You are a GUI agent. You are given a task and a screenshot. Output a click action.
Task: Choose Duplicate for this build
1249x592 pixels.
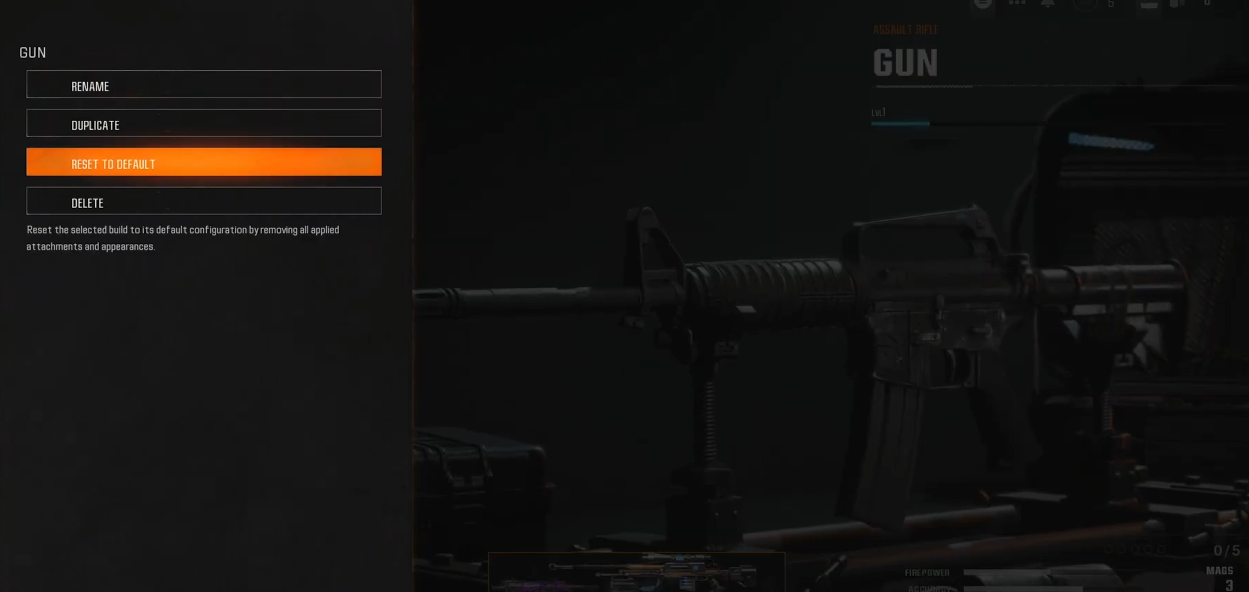pyautogui.click(x=204, y=124)
